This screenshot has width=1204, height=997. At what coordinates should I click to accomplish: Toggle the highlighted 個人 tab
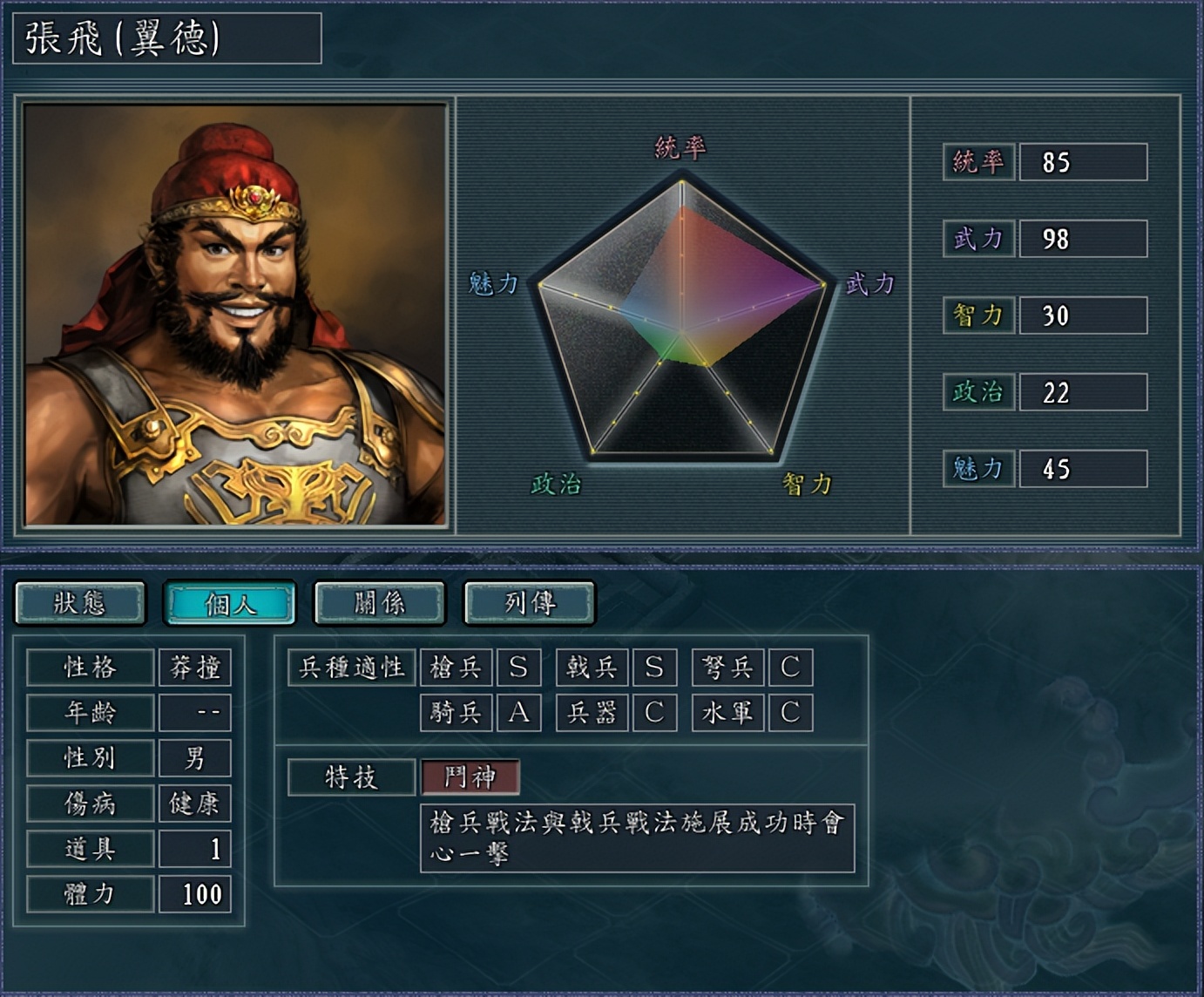(x=229, y=601)
